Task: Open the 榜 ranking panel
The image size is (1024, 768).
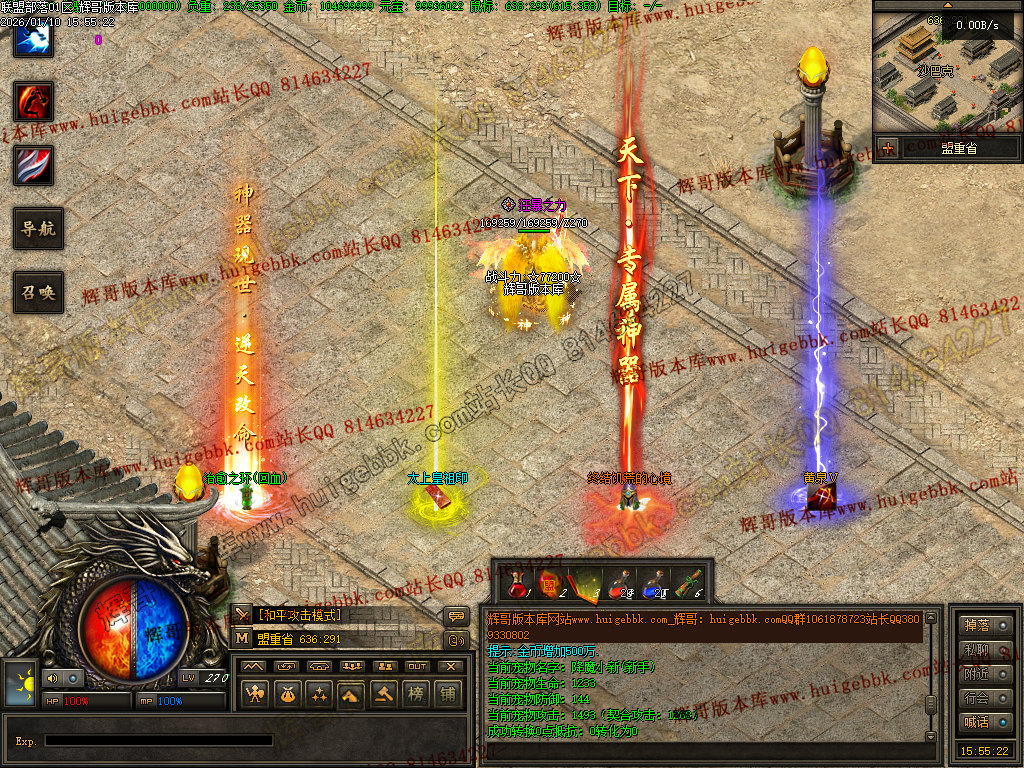Action: (415, 692)
